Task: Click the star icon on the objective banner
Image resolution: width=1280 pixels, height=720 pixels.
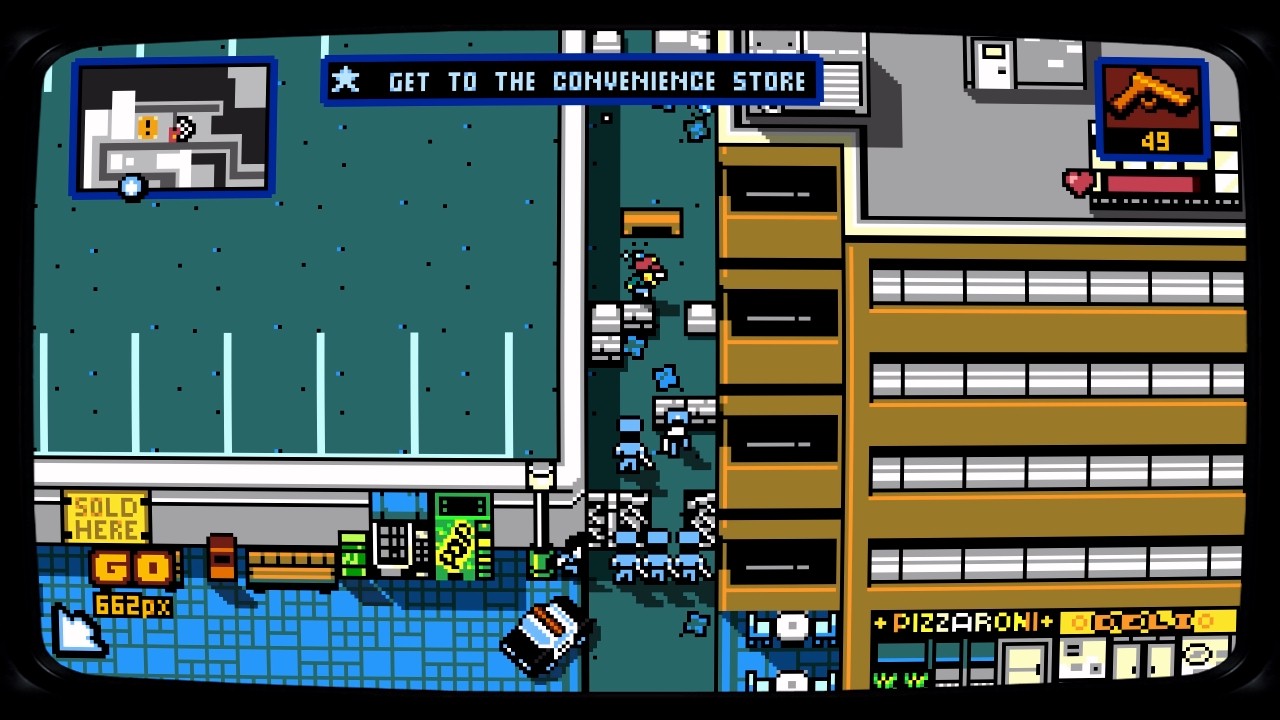Action: (x=346, y=81)
